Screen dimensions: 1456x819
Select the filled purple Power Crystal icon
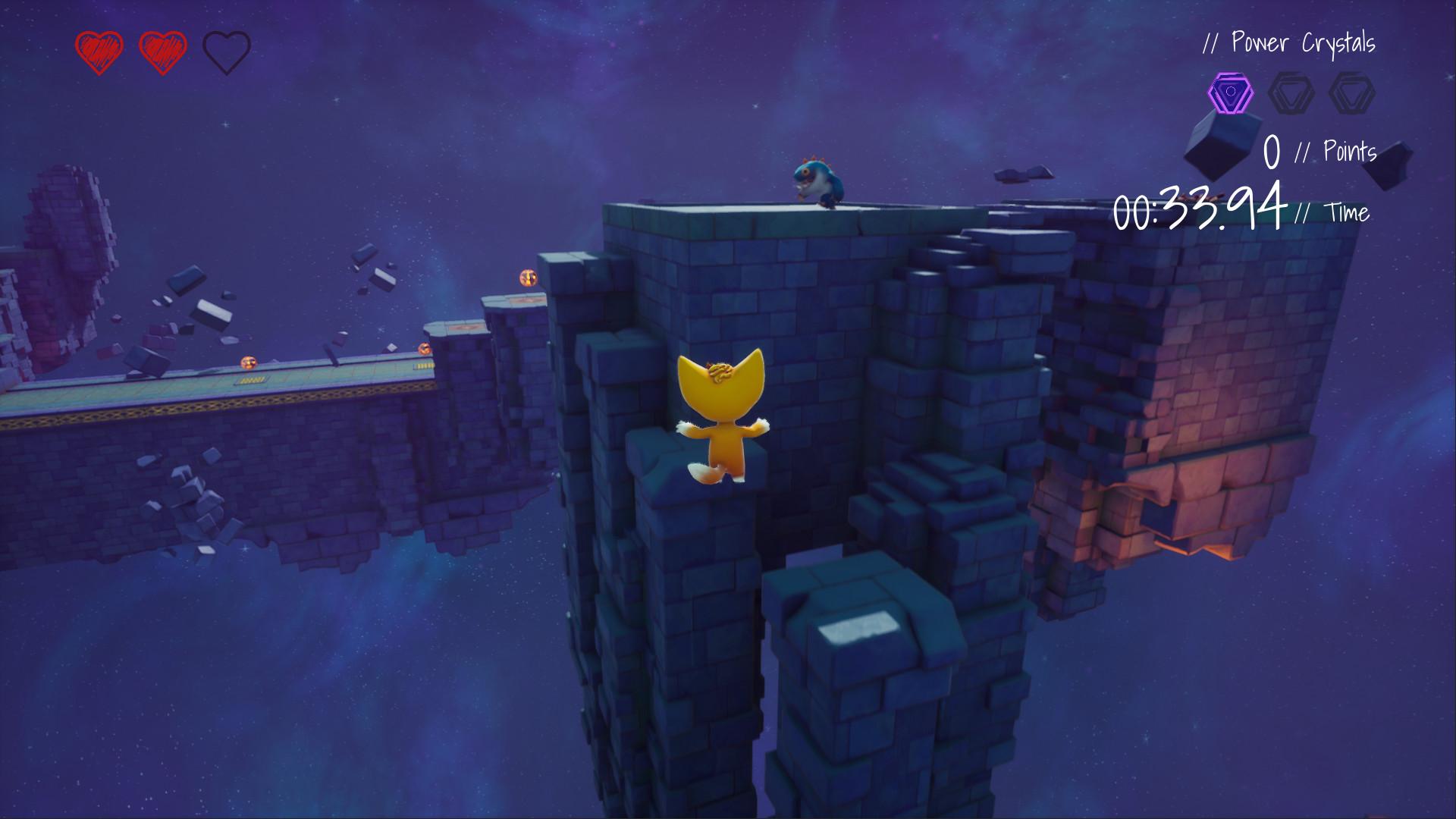pos(1229,93)
